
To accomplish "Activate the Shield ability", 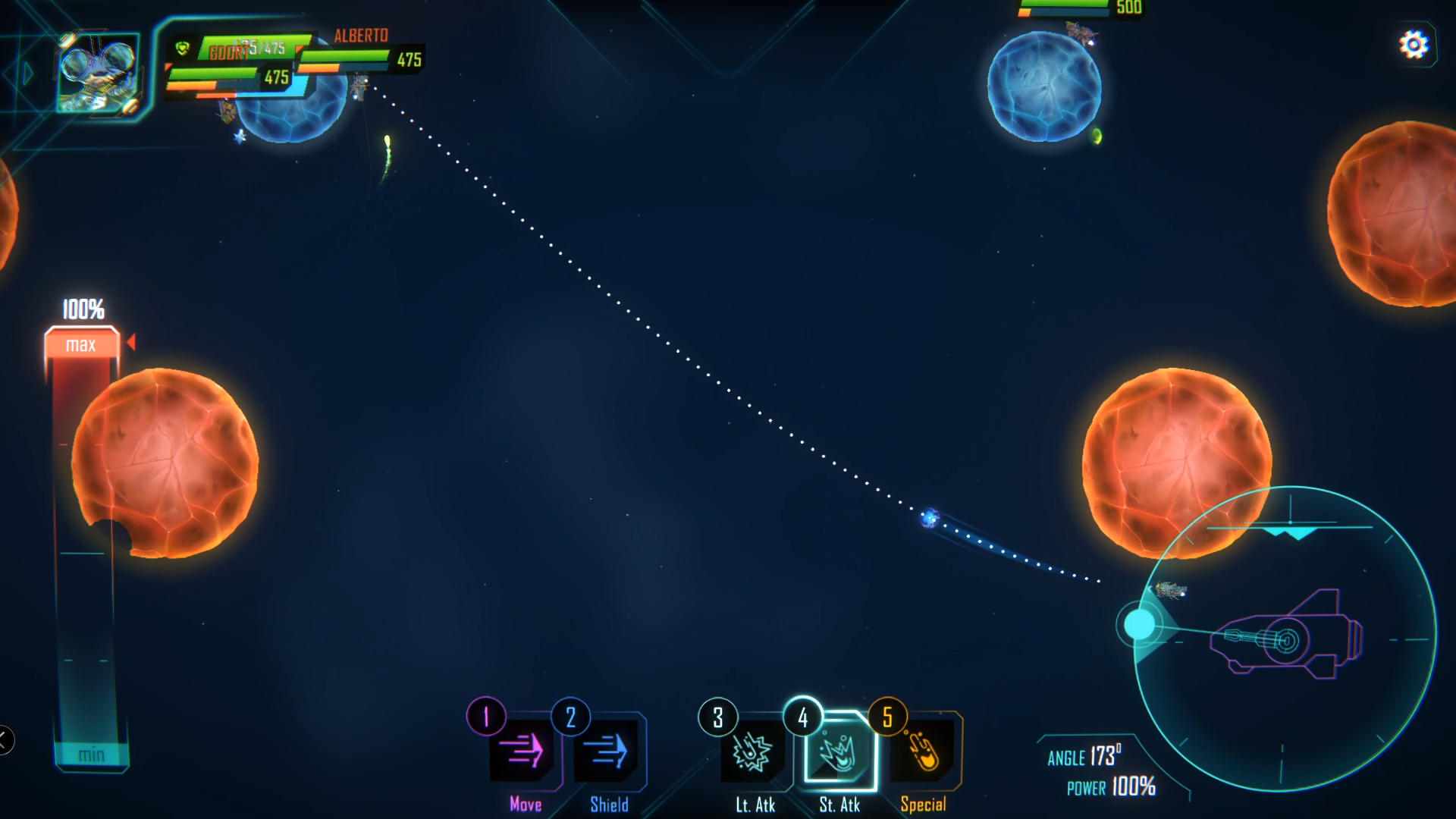I will coord(609,752).
